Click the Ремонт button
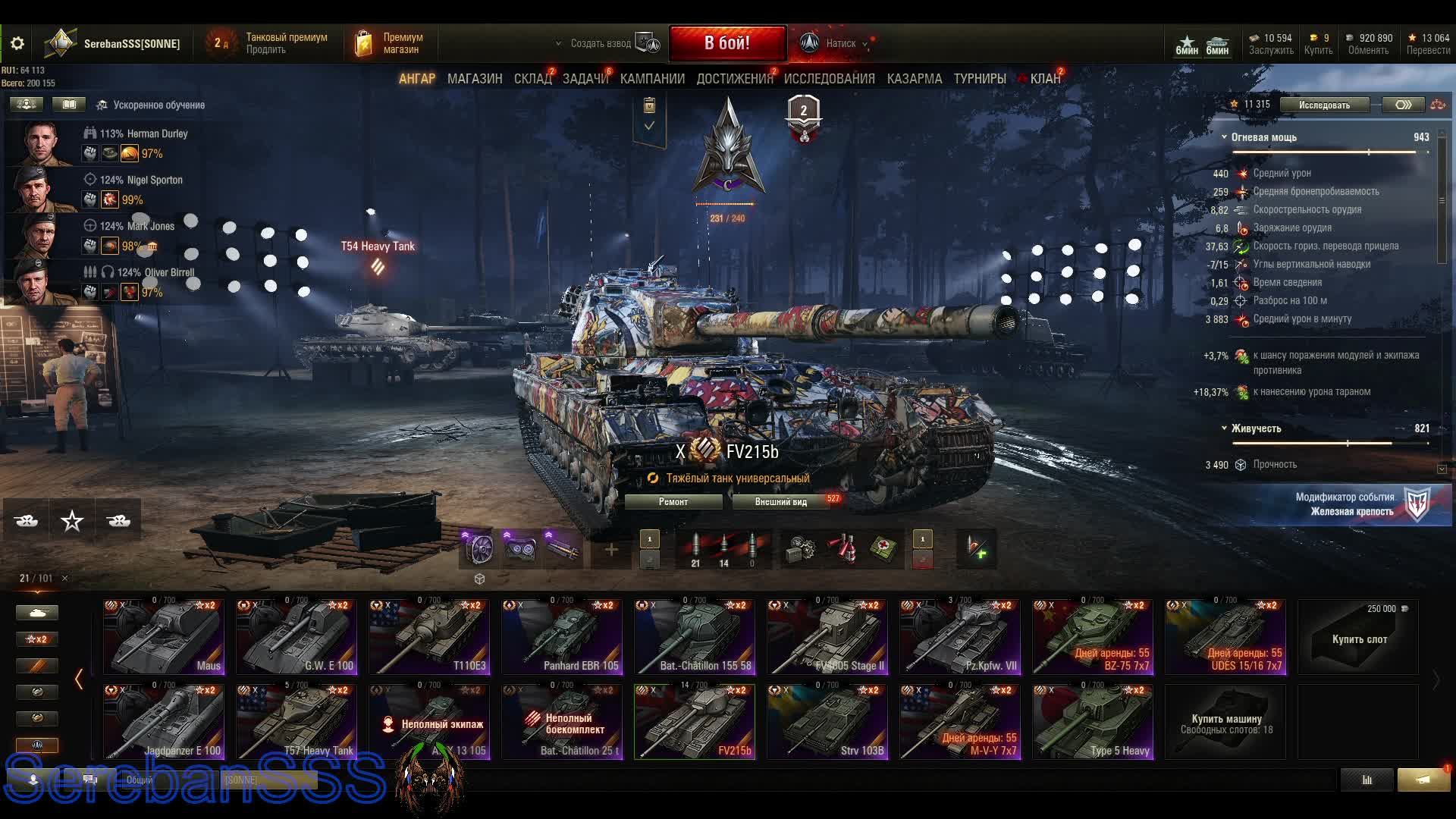1456x819 pixels. click(x=673, y=502)
